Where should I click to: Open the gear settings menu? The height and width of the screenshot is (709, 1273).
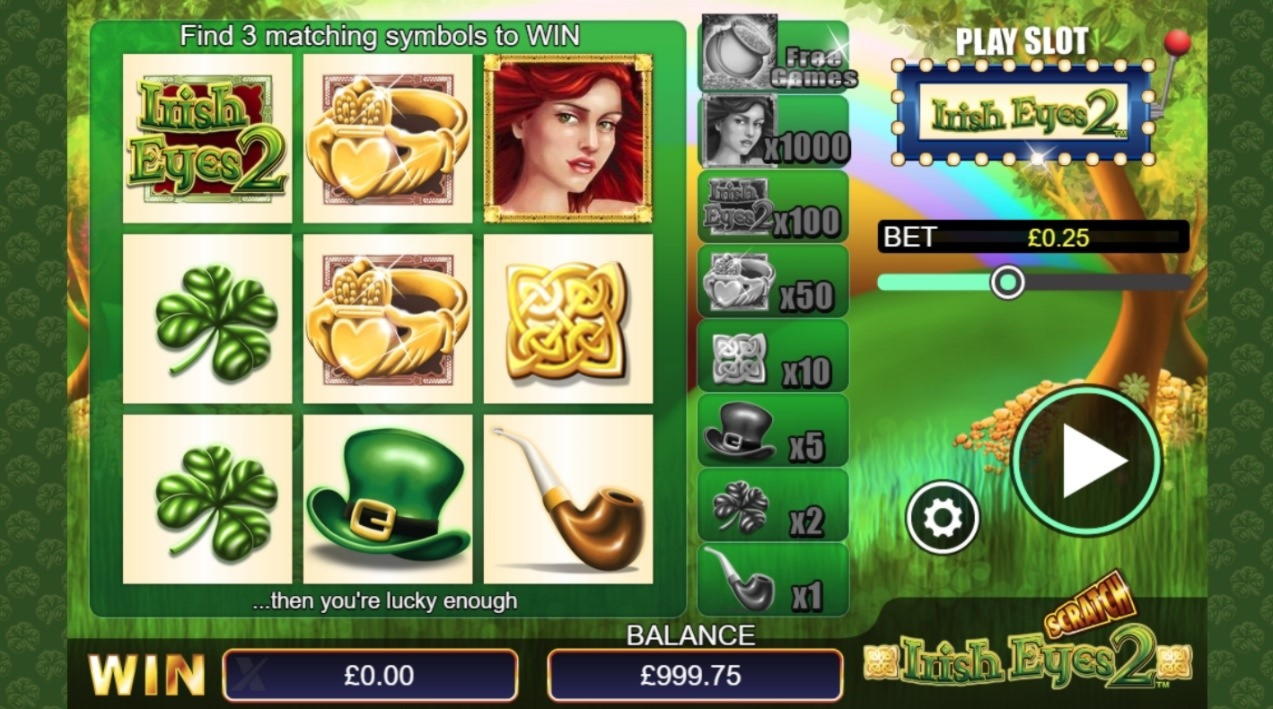coord(942,517)
